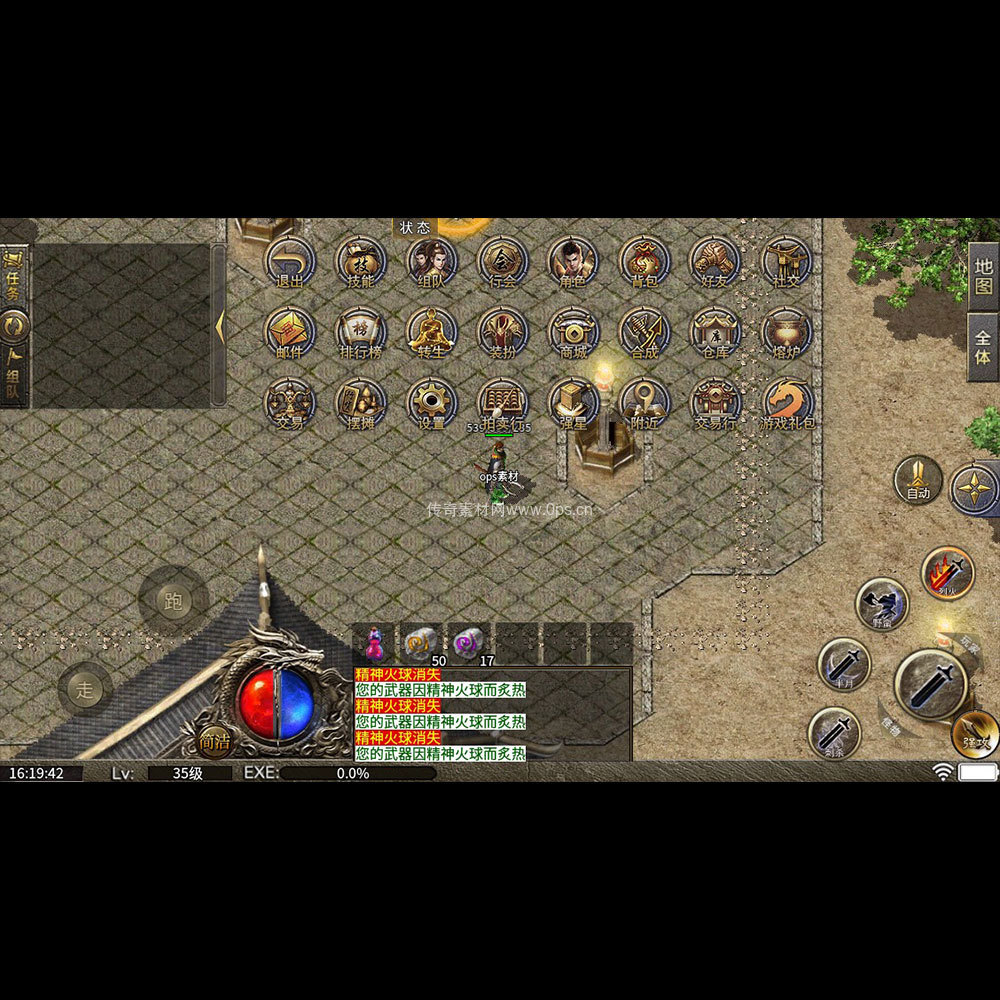The width and height of the screenshot is (1000, 1000).
Task: Claim the 游戏礼包 dragon gift pack
Action: click(x=788, y=403)
